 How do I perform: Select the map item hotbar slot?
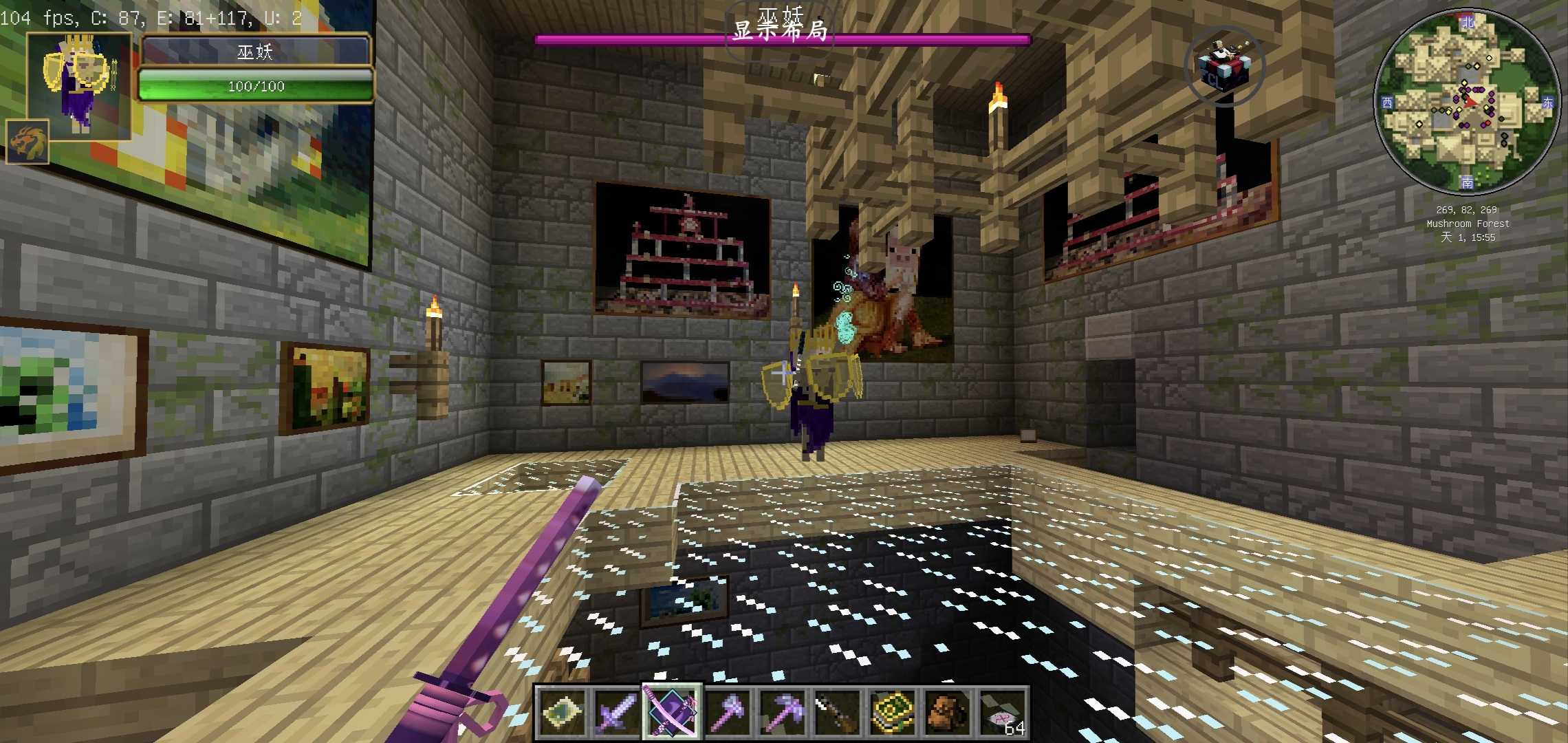pyautogui.click(x=561, y=712)
